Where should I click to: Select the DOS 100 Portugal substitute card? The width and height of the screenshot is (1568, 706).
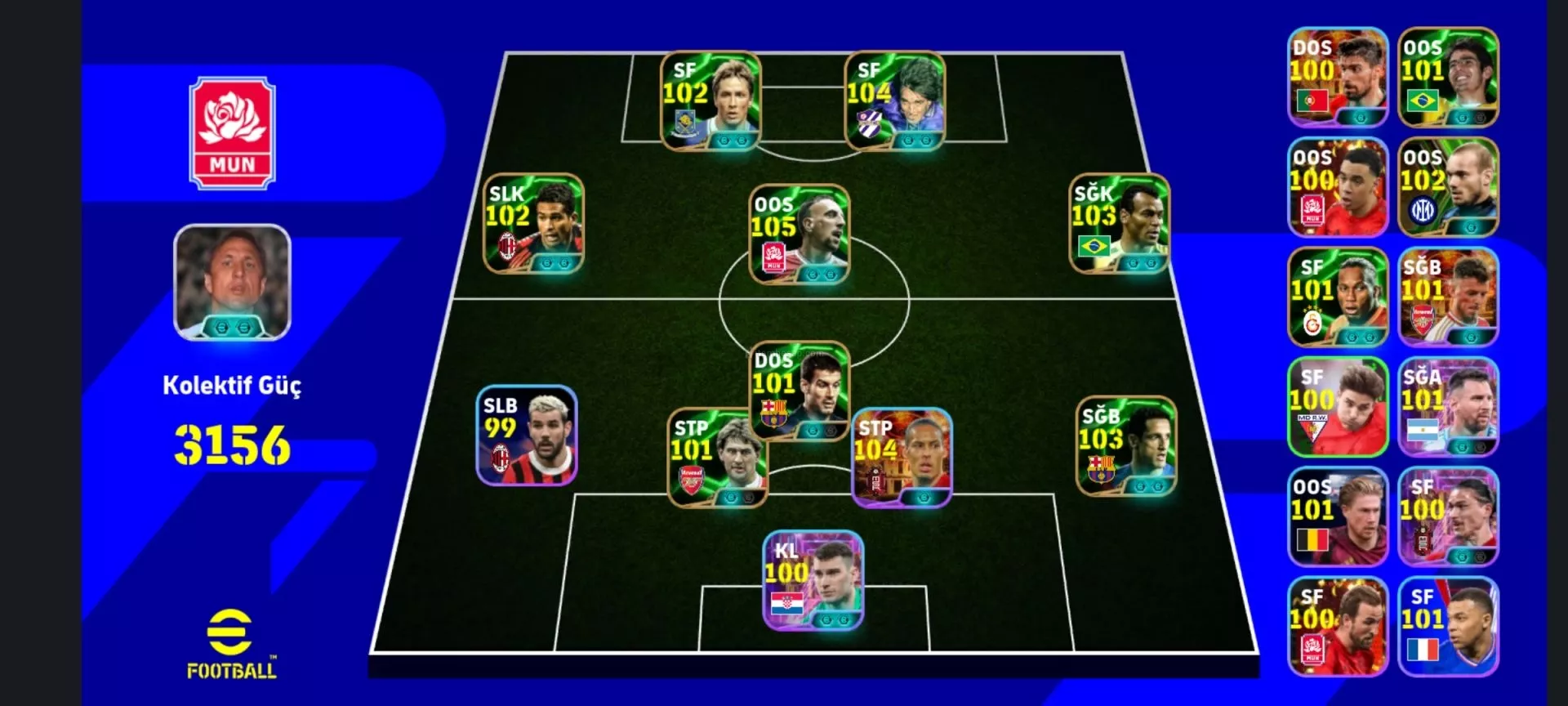(x=1337, y=78)
